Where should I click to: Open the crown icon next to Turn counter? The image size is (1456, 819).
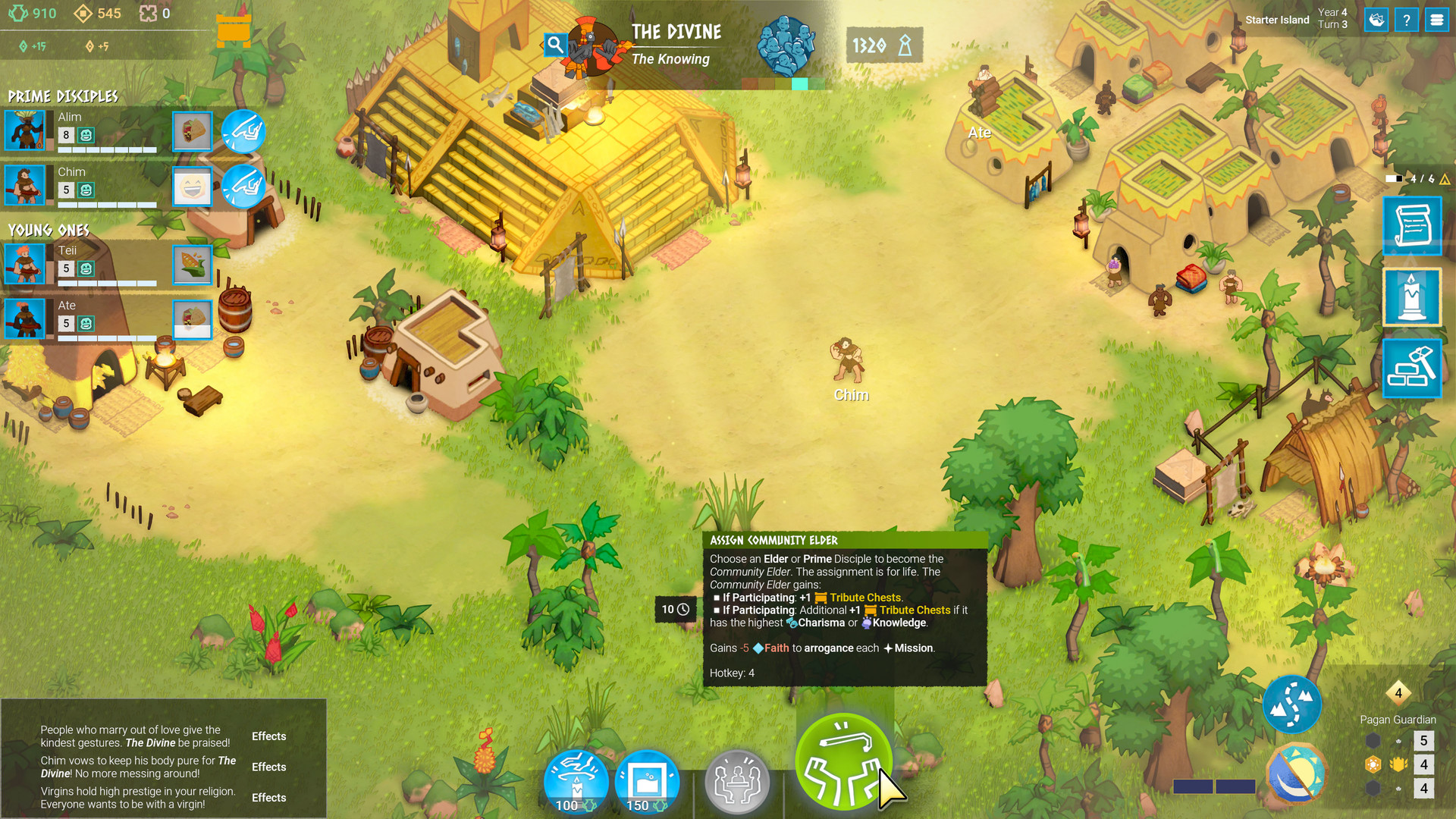pos(1376,20)
